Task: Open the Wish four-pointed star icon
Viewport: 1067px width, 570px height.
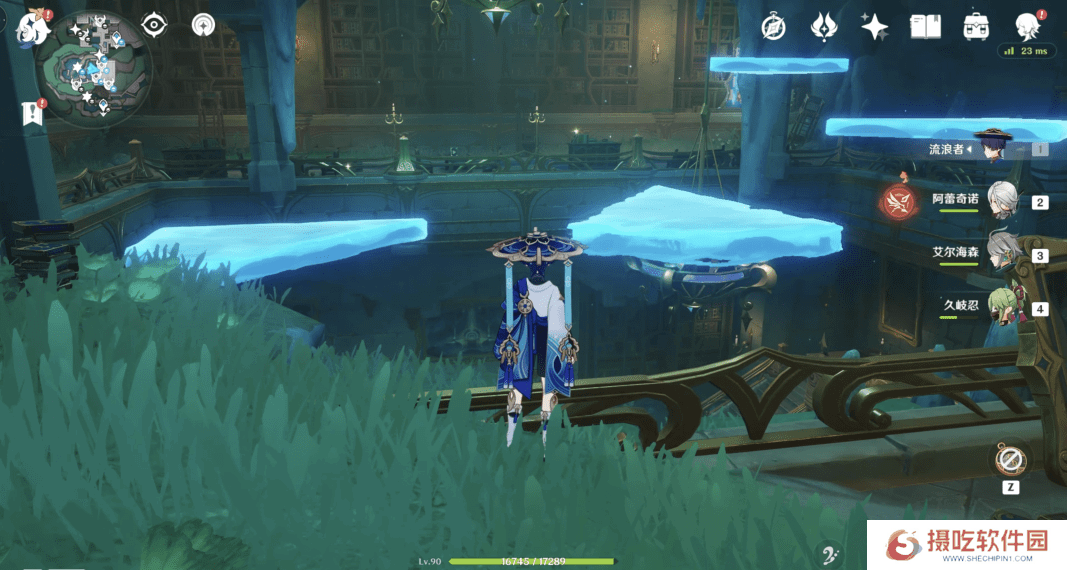Action: coord(875,27)
